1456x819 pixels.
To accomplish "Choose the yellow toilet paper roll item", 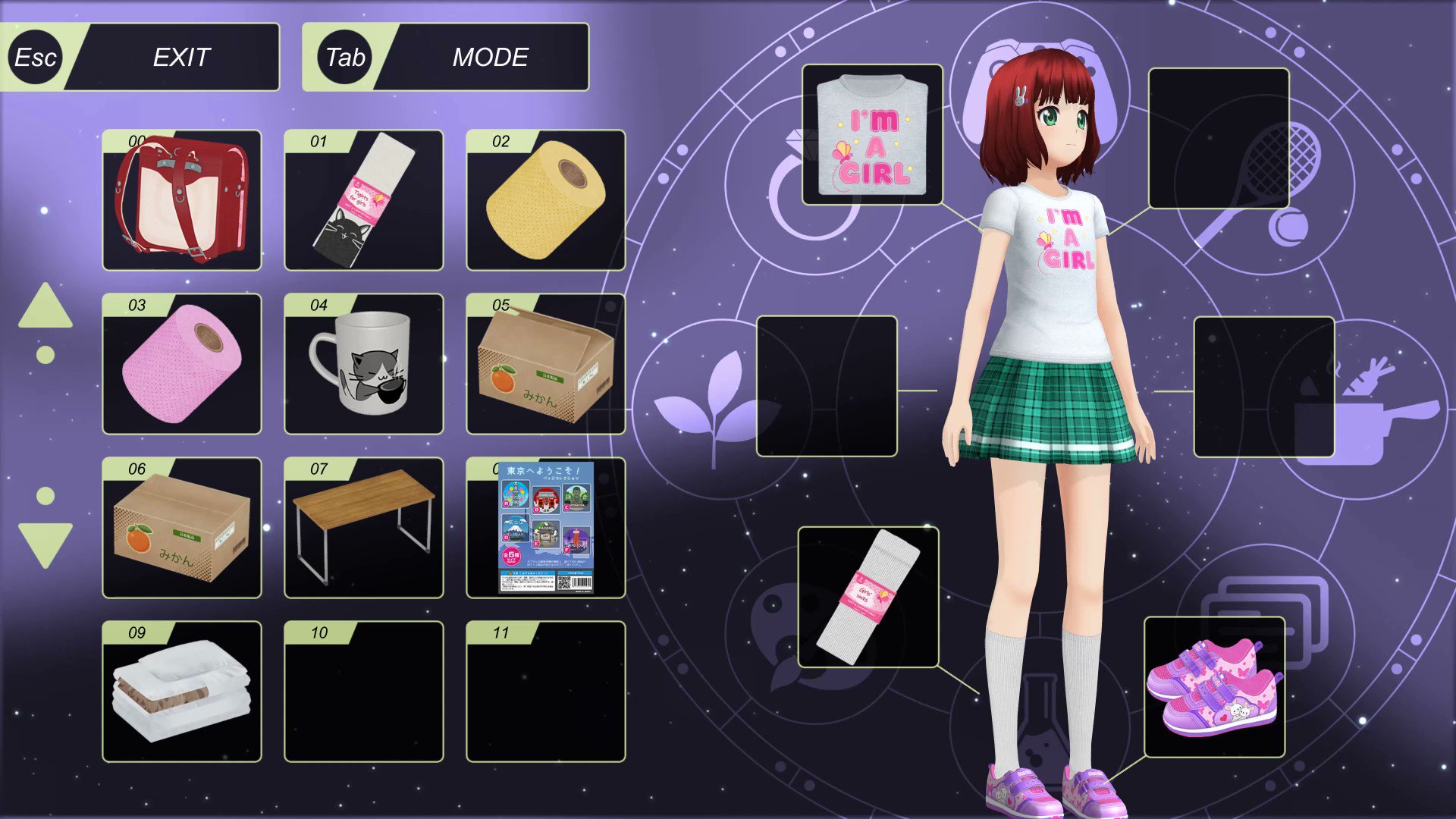I will [x=545, y=199].
